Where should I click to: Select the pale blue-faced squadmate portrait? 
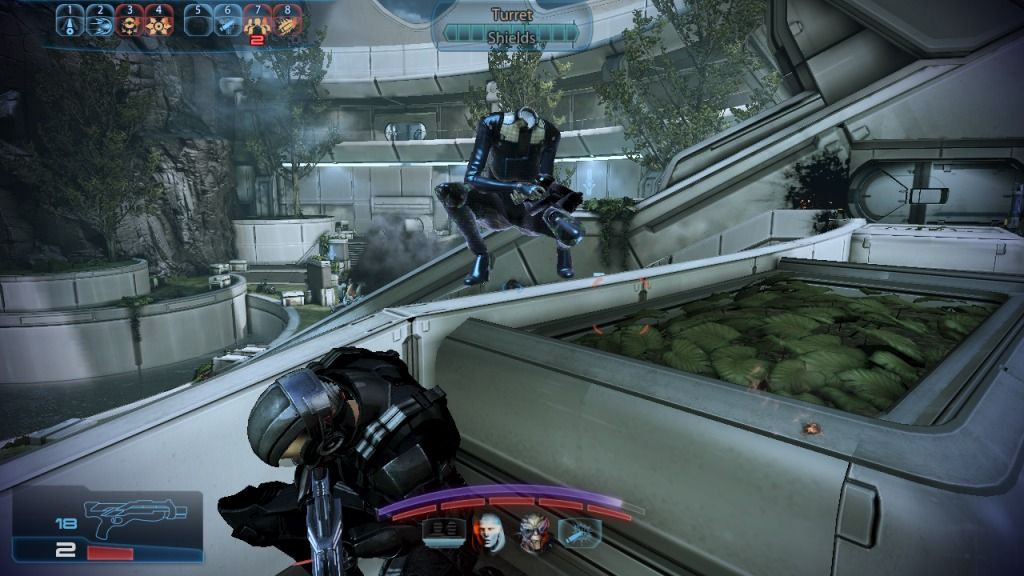(x=488, y=530)
